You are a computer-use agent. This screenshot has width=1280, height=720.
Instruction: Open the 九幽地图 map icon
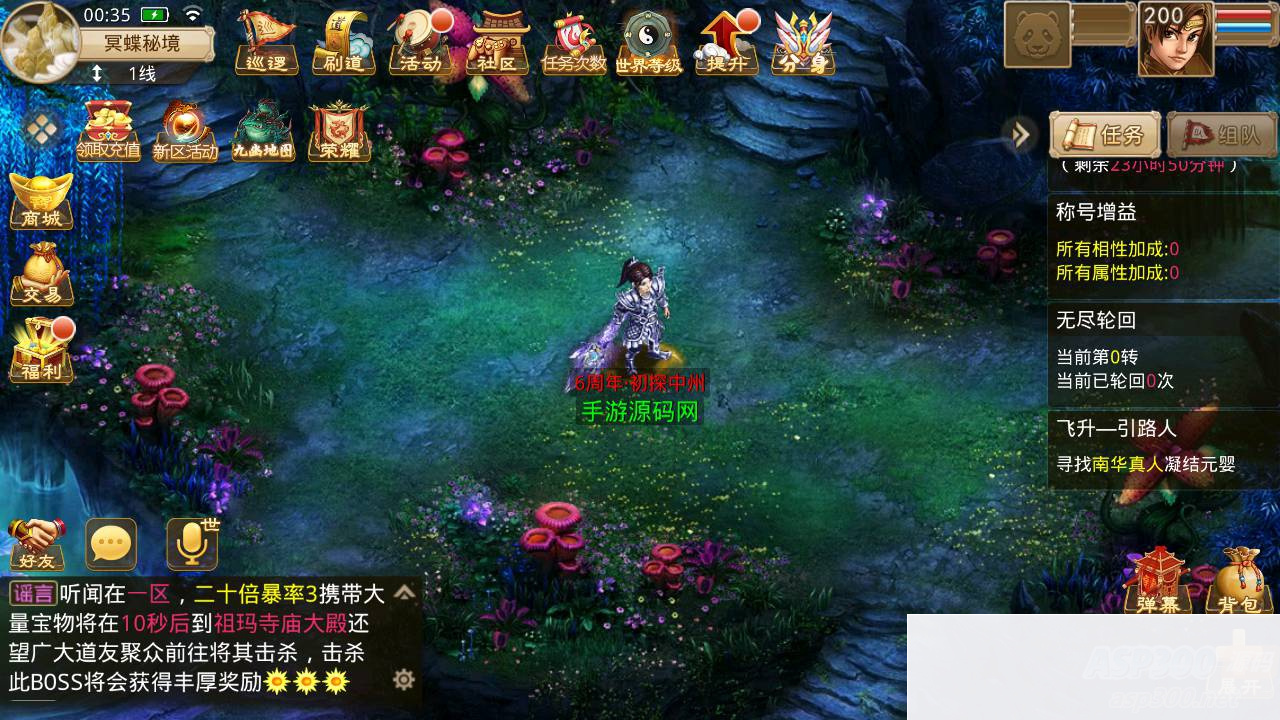tap(263, 131)
